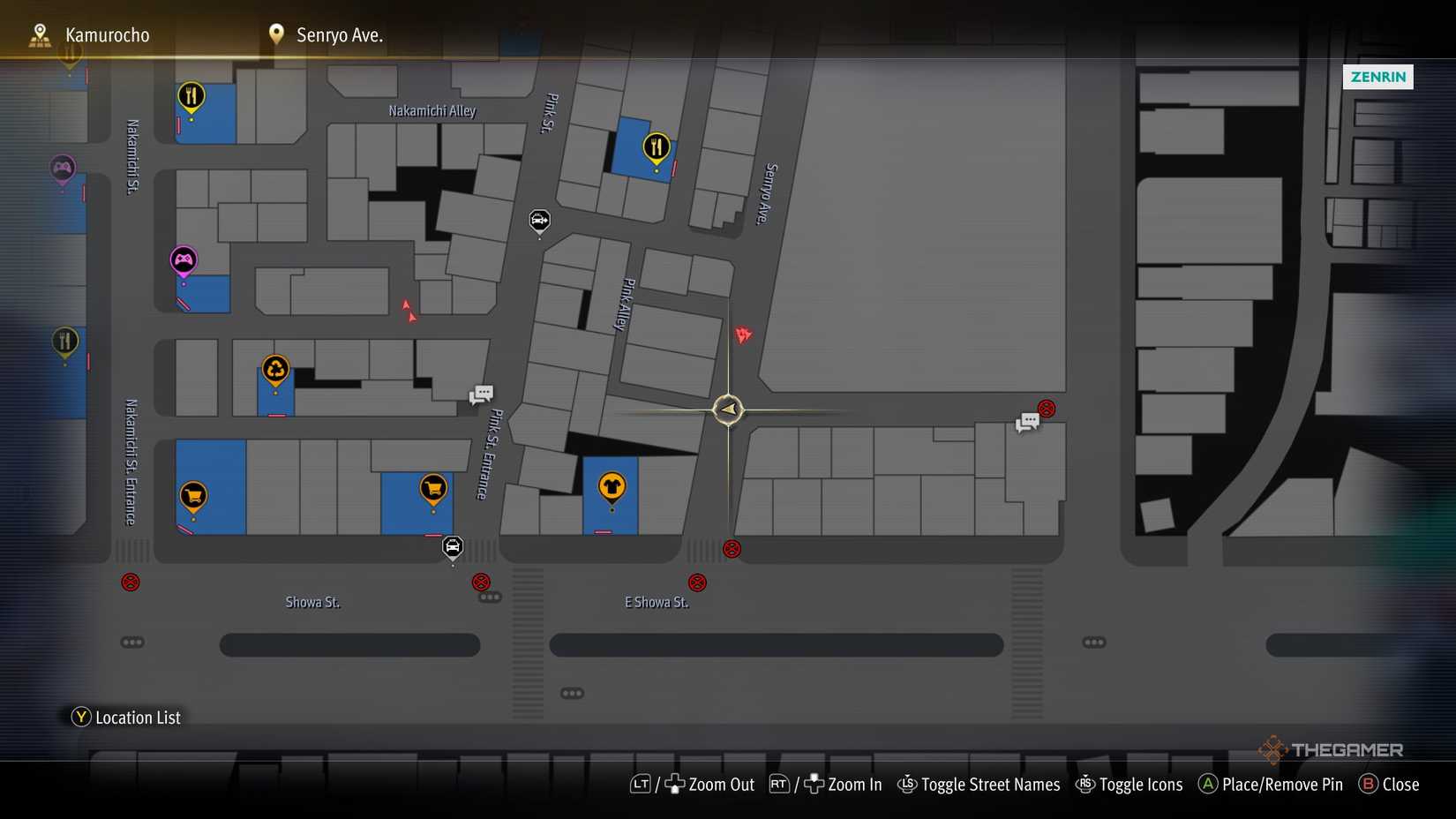Click the restaurant pin on Nakamichi St.
The image size is (1456, 819).
[65, 339]
